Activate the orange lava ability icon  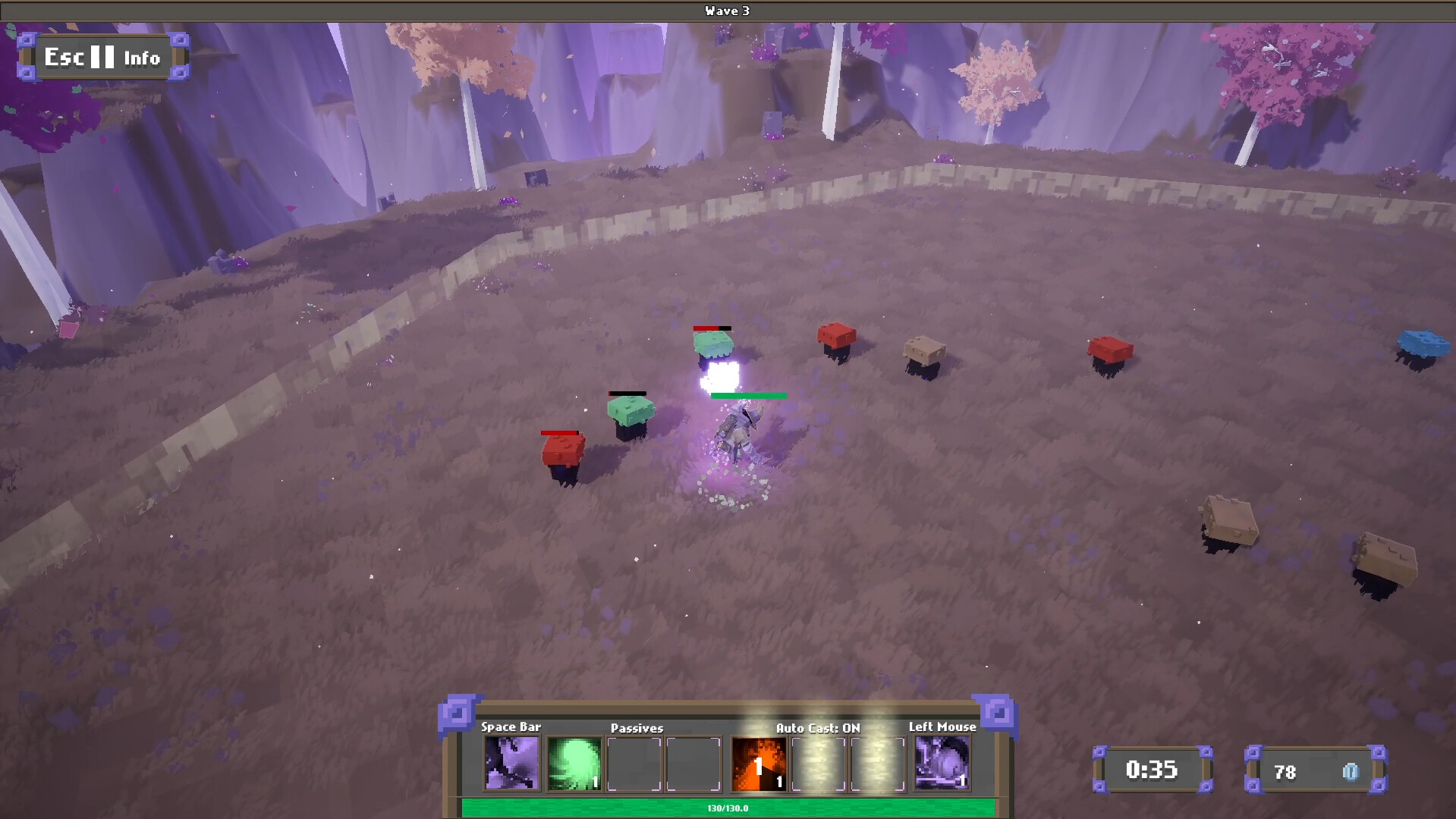[759, 763]
